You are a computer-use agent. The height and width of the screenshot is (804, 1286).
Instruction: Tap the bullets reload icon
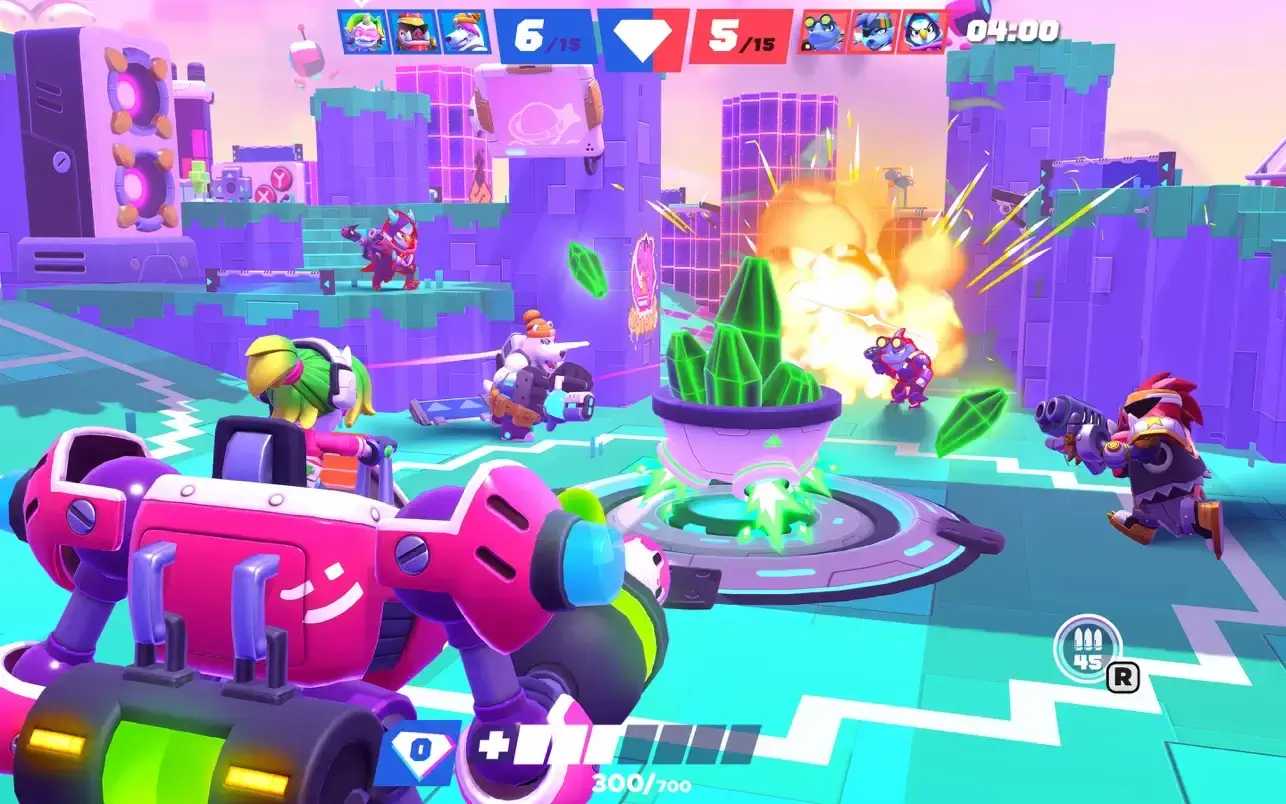click(x=1087, y=647)
